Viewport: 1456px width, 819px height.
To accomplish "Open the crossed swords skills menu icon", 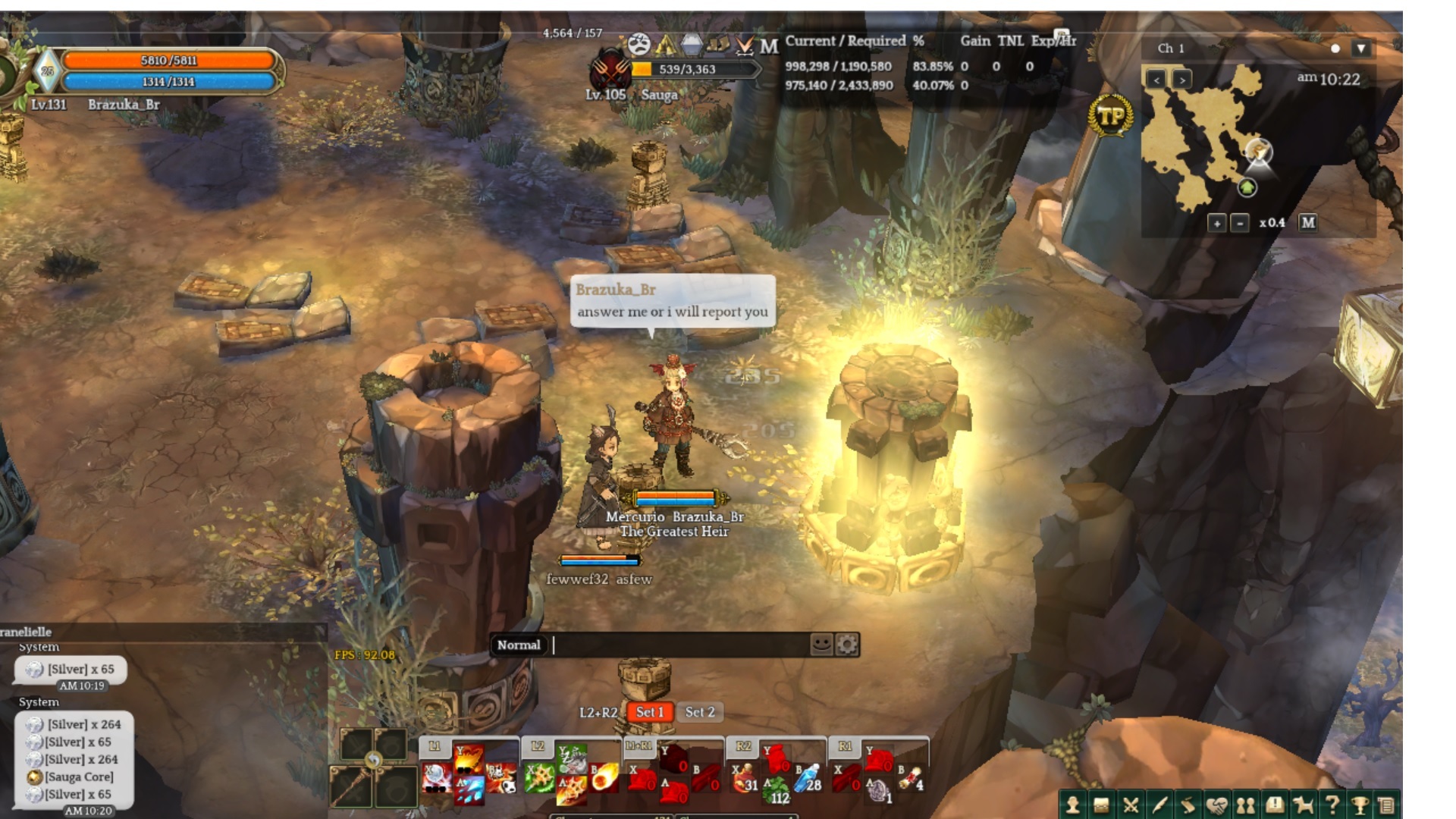I will 1130,805.
